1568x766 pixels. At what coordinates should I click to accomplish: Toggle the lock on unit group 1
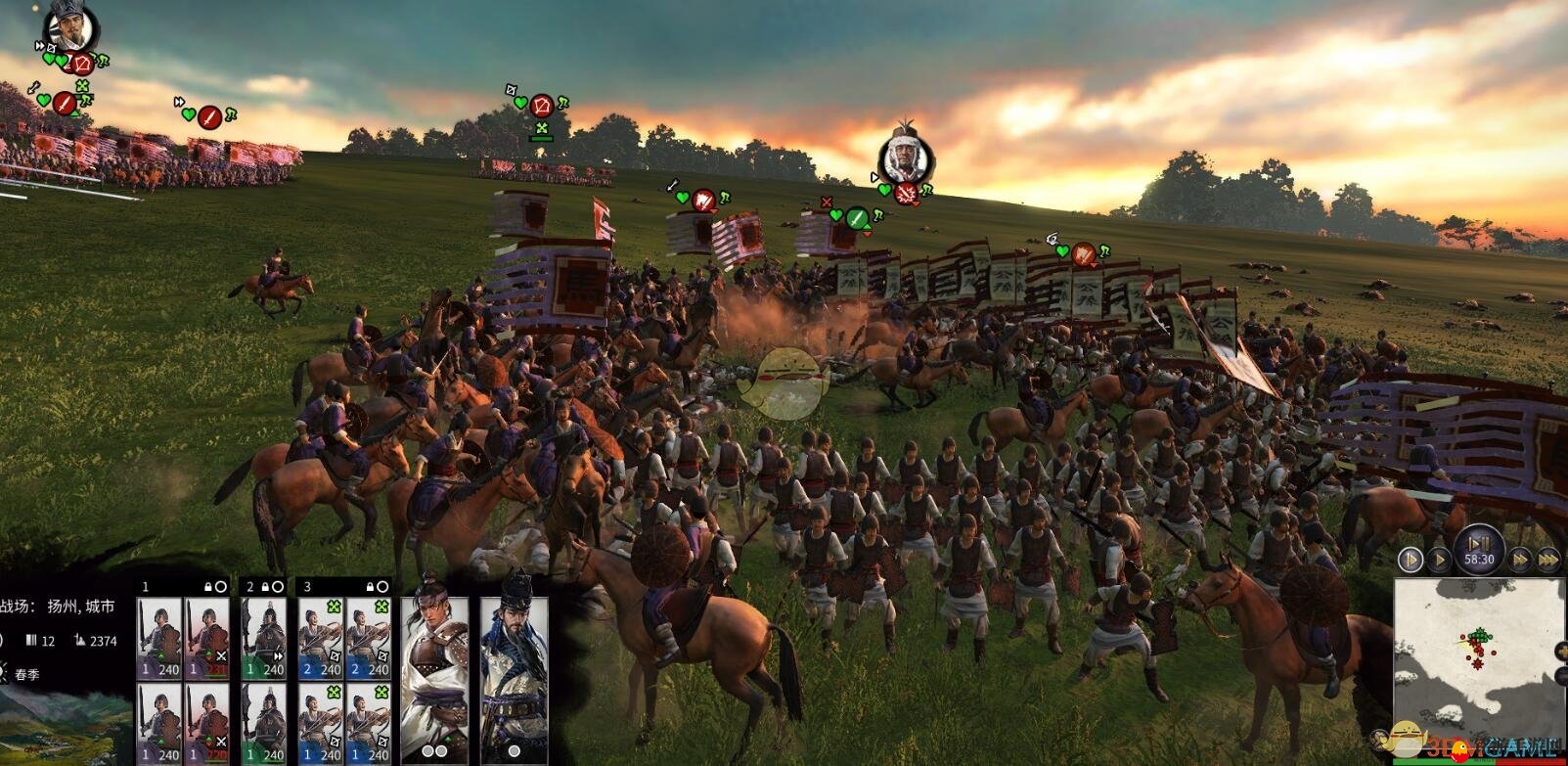coord(206,587)
